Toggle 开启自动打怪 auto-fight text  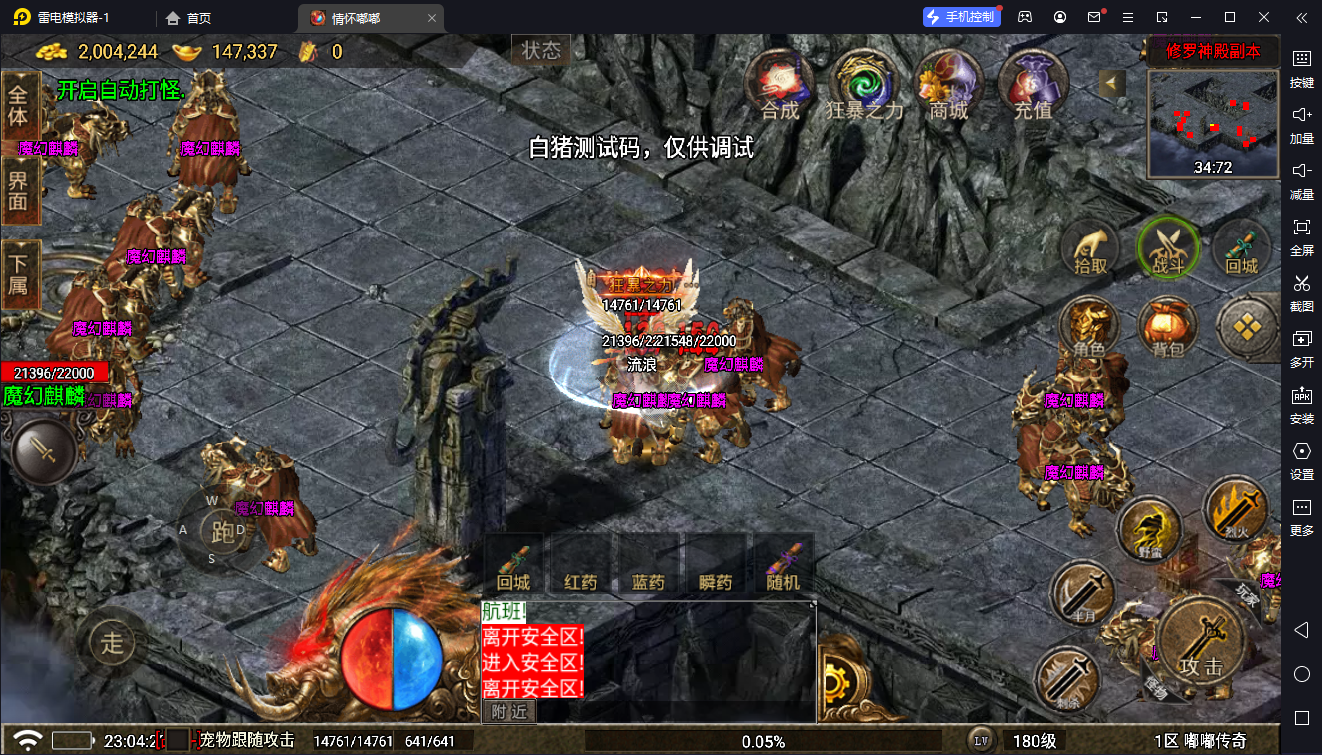(x=121, y=91)
